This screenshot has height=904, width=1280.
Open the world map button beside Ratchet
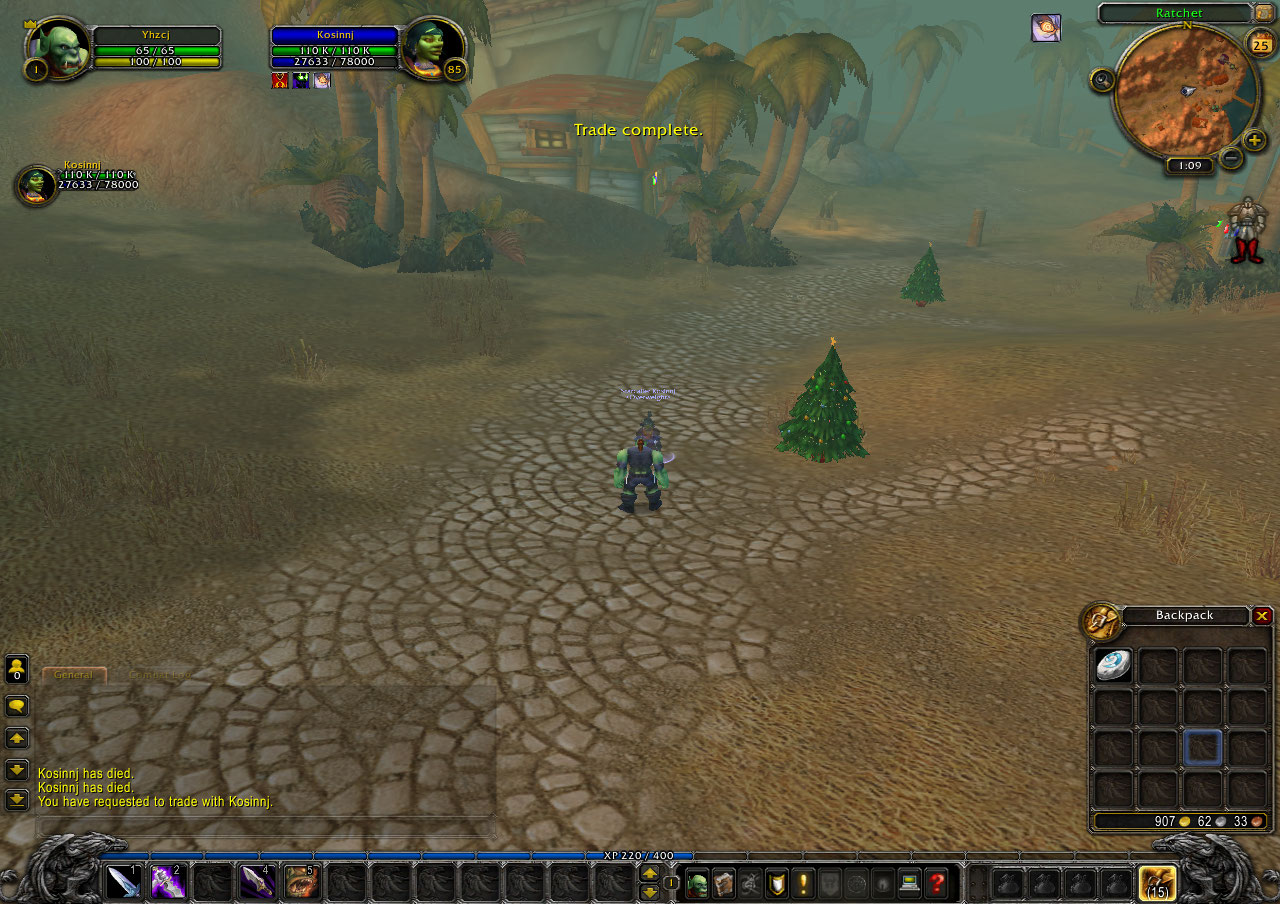point(1263,14)
